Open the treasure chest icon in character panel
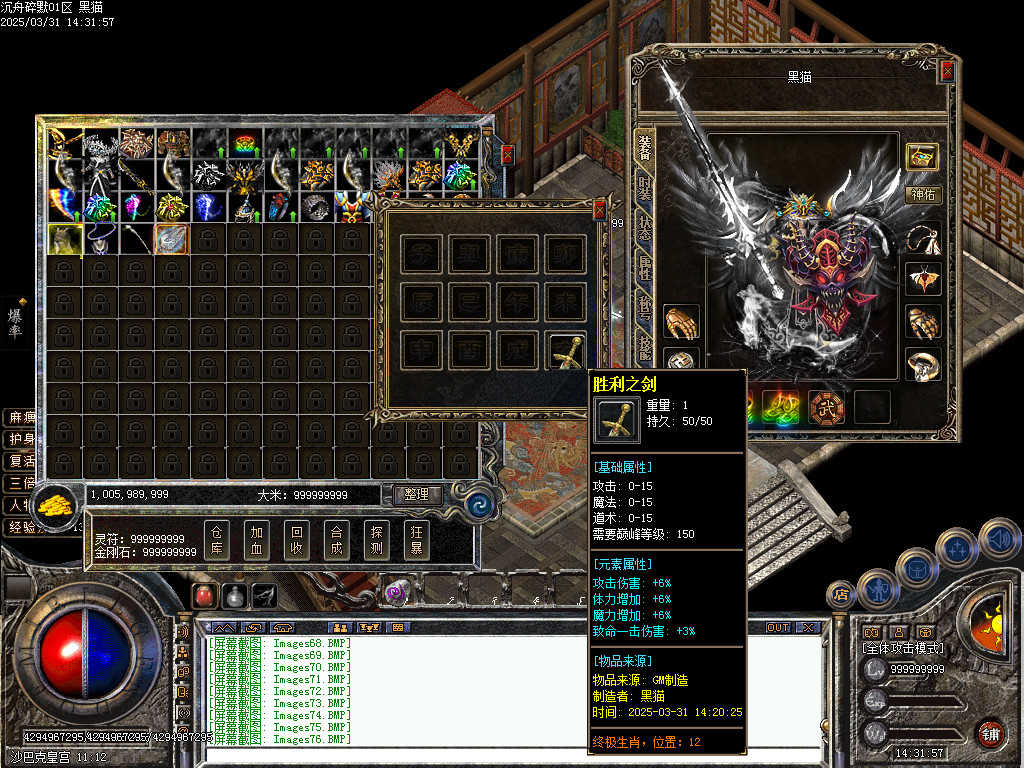The width and height of the screenshot is (1024, 768). click(923, 156)
